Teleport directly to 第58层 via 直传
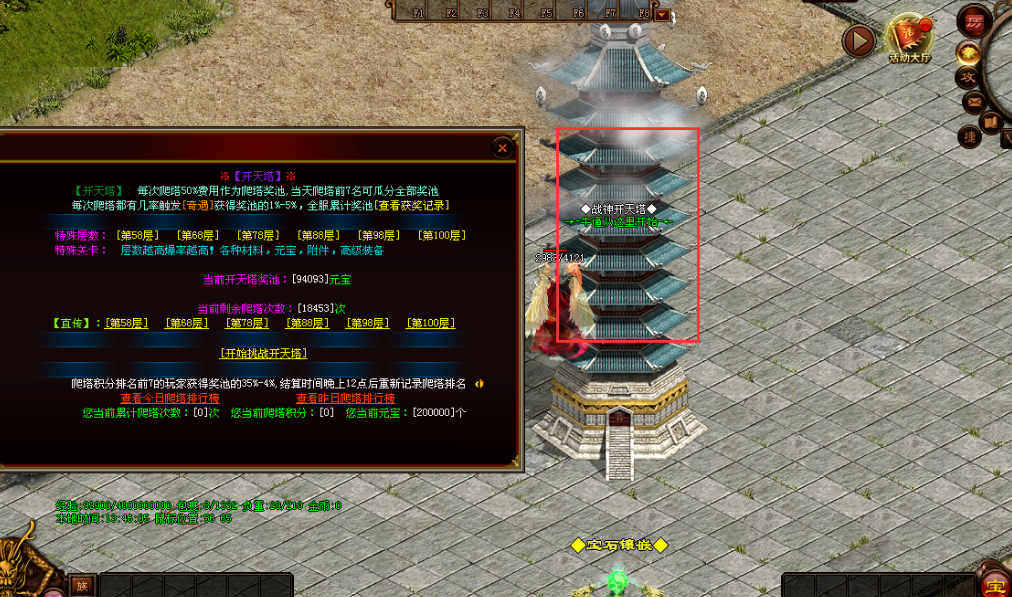 [127, 323]
